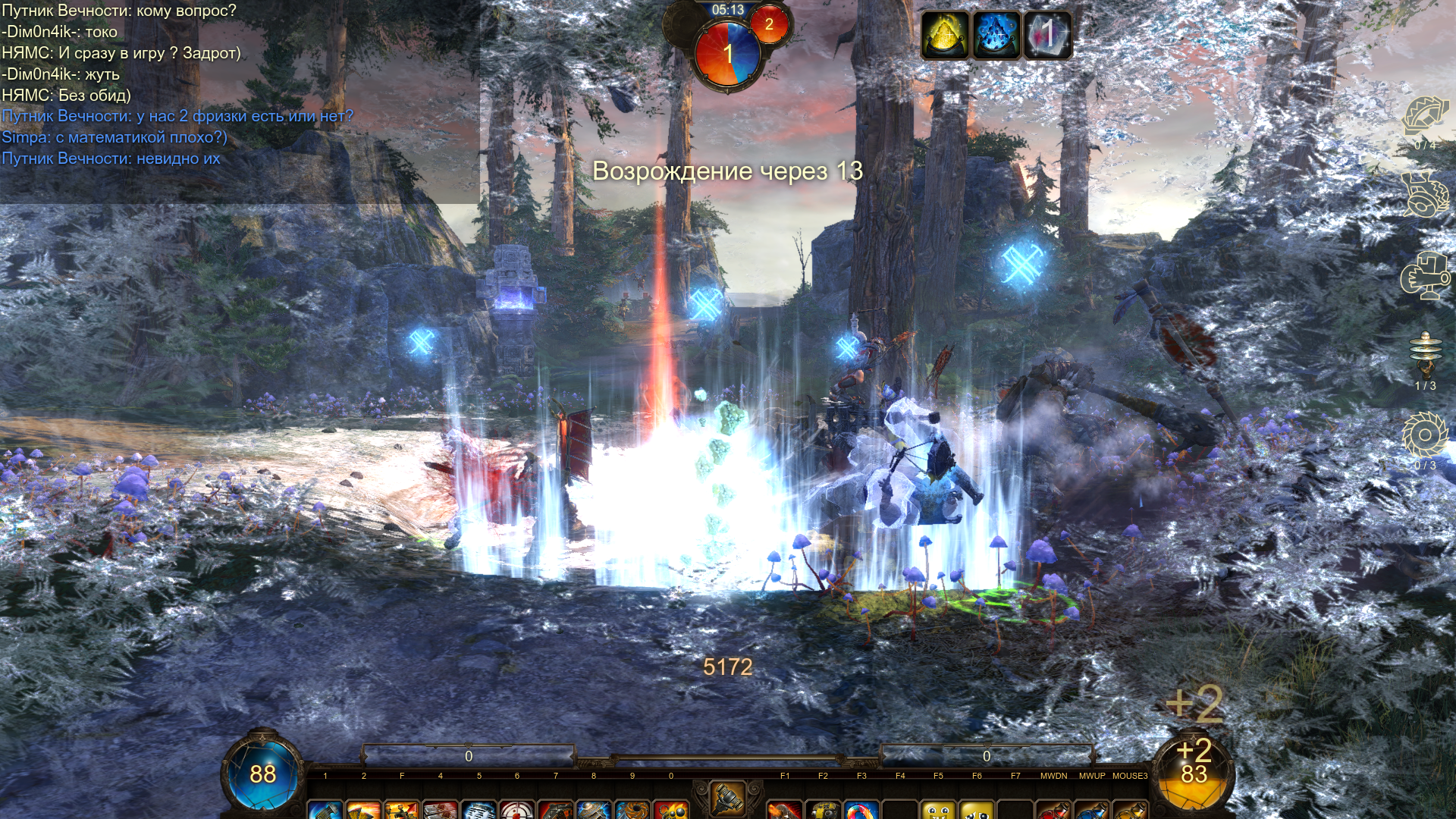Use the yellow potion in slot MOUSE3
Screen dimensions: 1456x819
tap(1130, 810)
